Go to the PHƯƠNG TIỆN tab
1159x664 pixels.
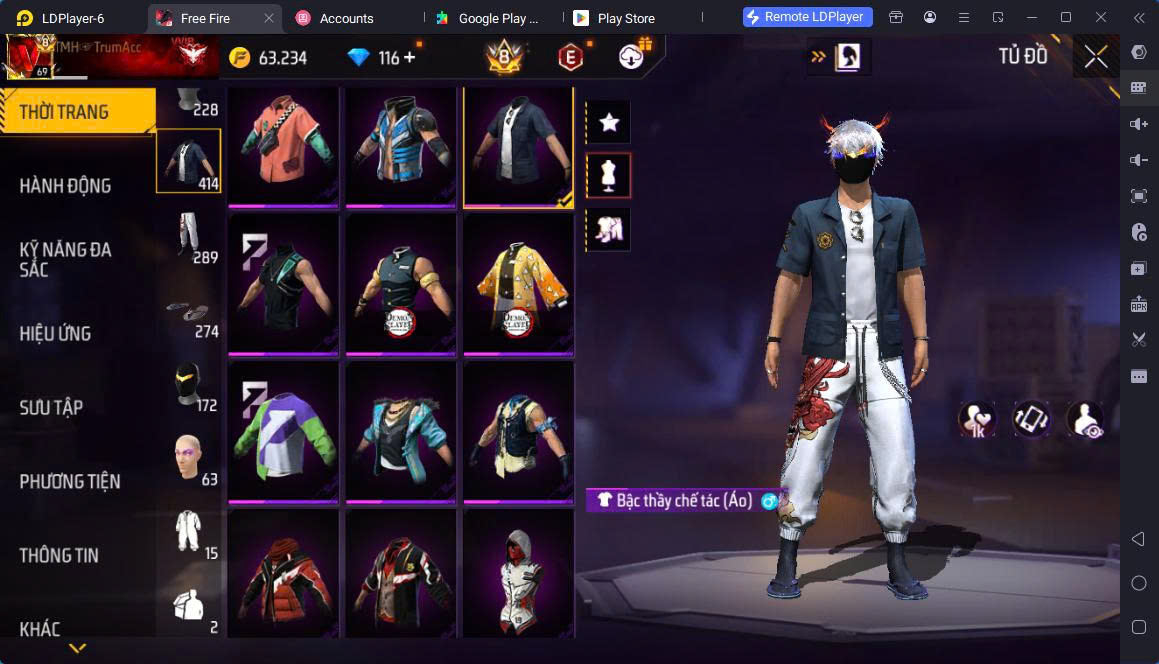tap(70, 482)
